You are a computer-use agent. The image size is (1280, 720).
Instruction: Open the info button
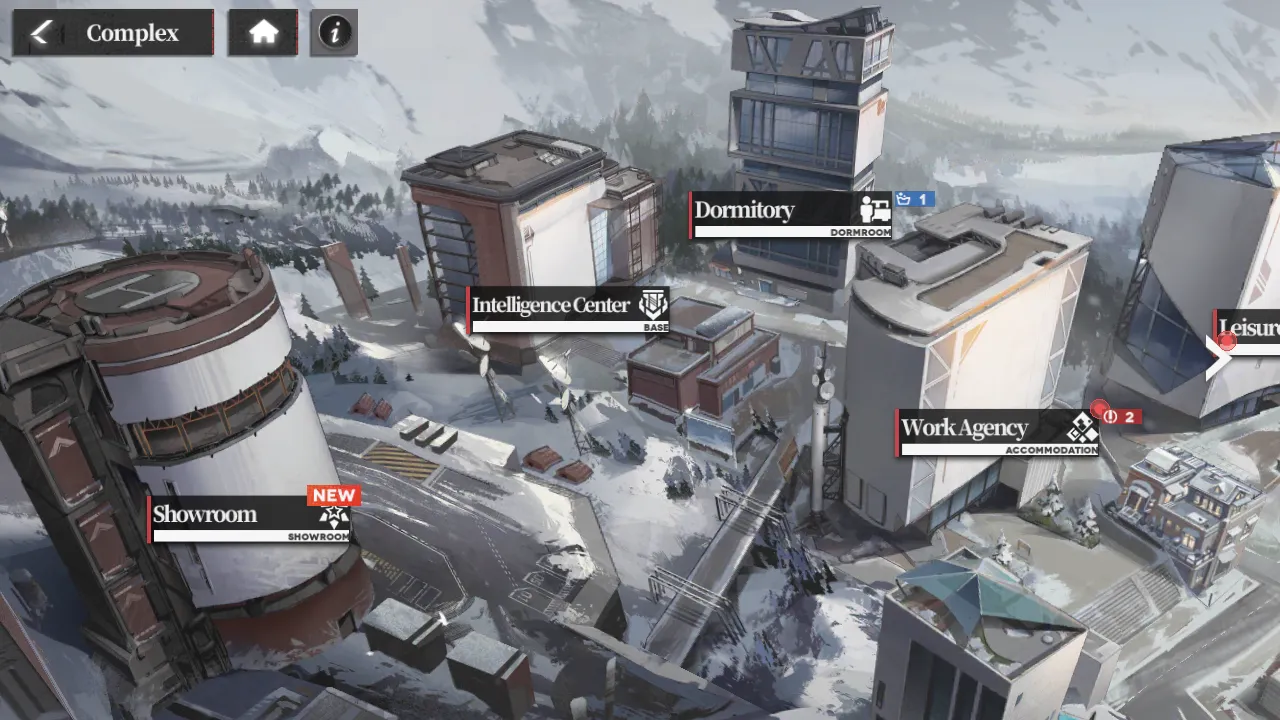click(x=334, y=33)
